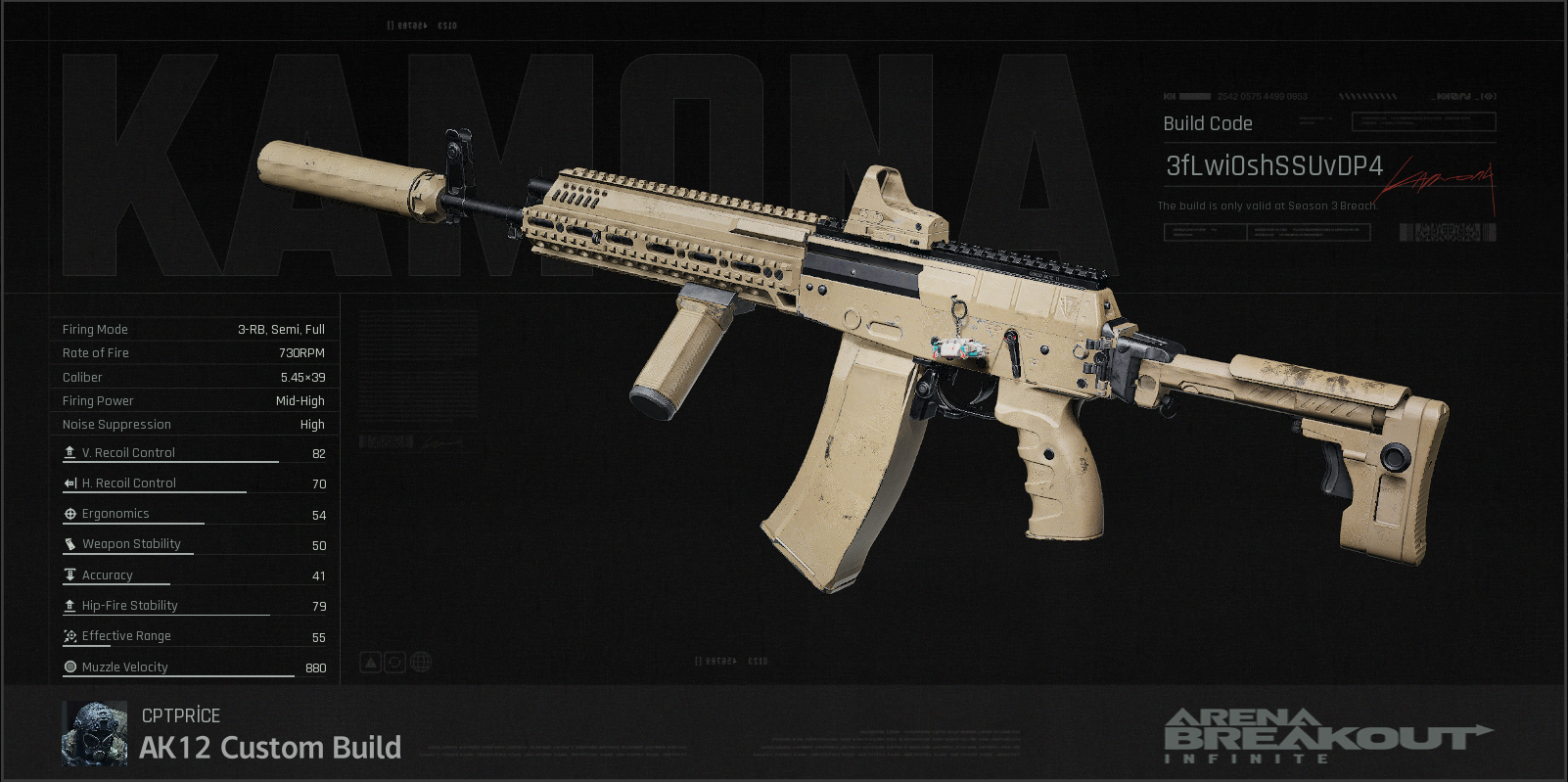Image resolution: width=1568 pixels, height=782 pixels.
Task: Click CPTPRICE's avatar thumbnail
Action: (x=95, y=732)
